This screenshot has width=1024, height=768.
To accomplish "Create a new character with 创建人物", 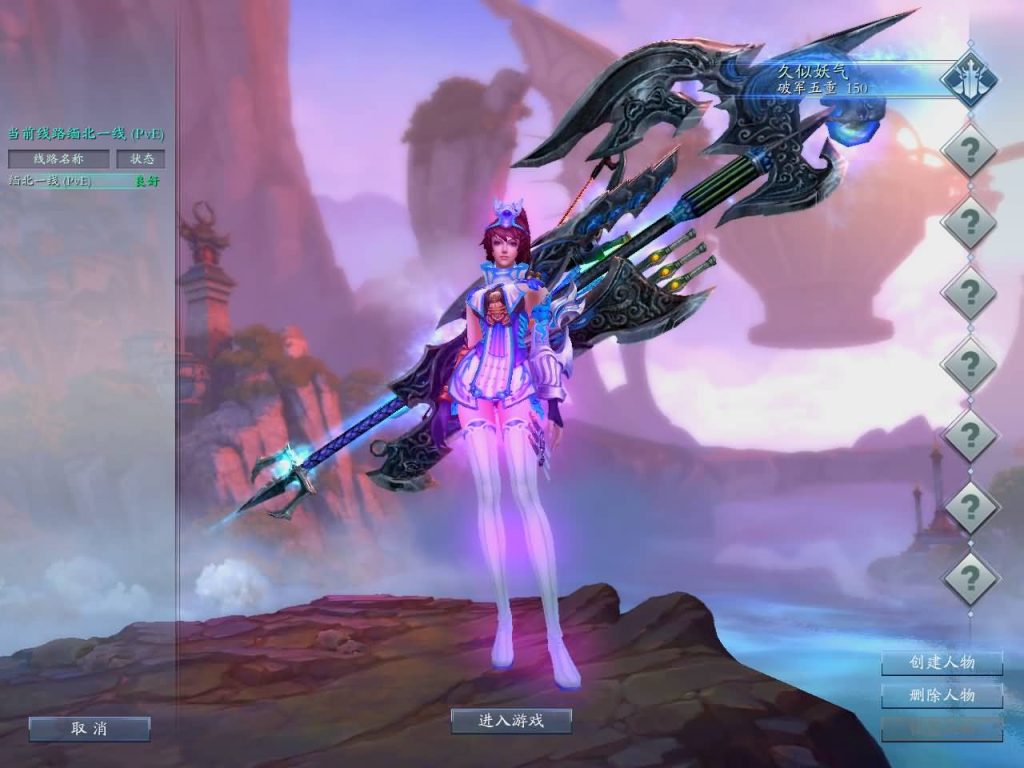I will click(x=941, y=663).
